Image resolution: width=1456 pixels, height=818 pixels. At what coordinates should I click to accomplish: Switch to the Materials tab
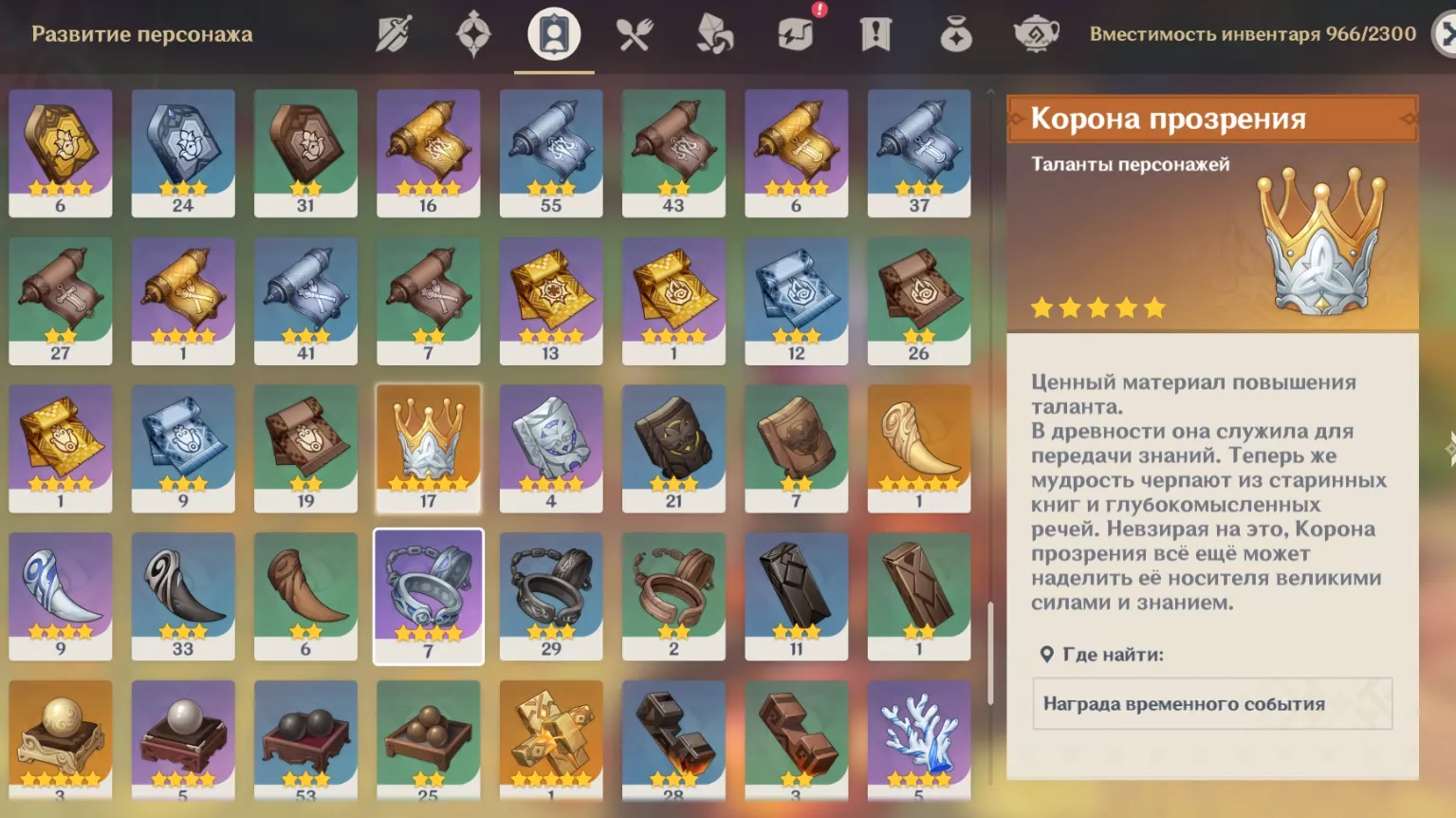[x=715, y=35]
